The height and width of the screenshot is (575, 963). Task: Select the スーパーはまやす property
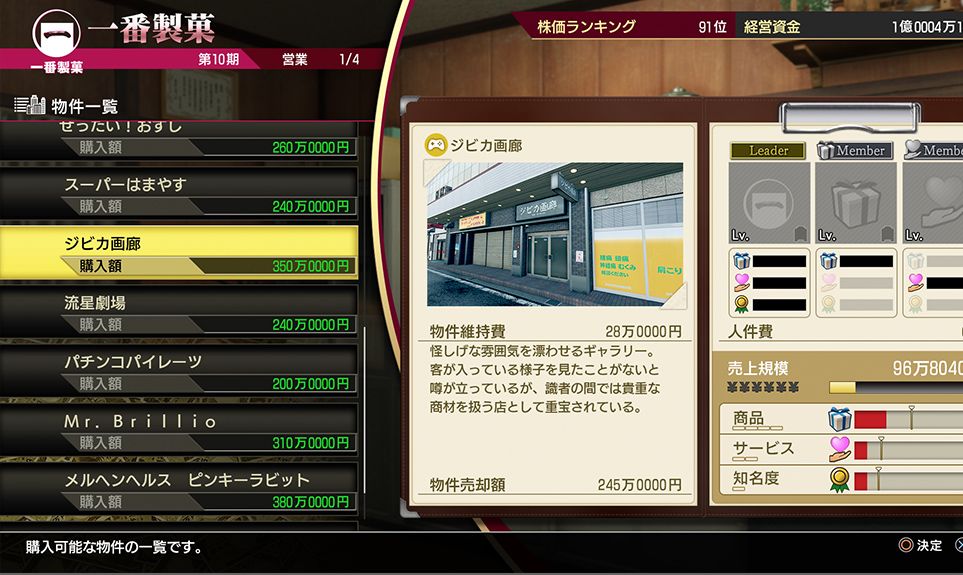[180, 194]
